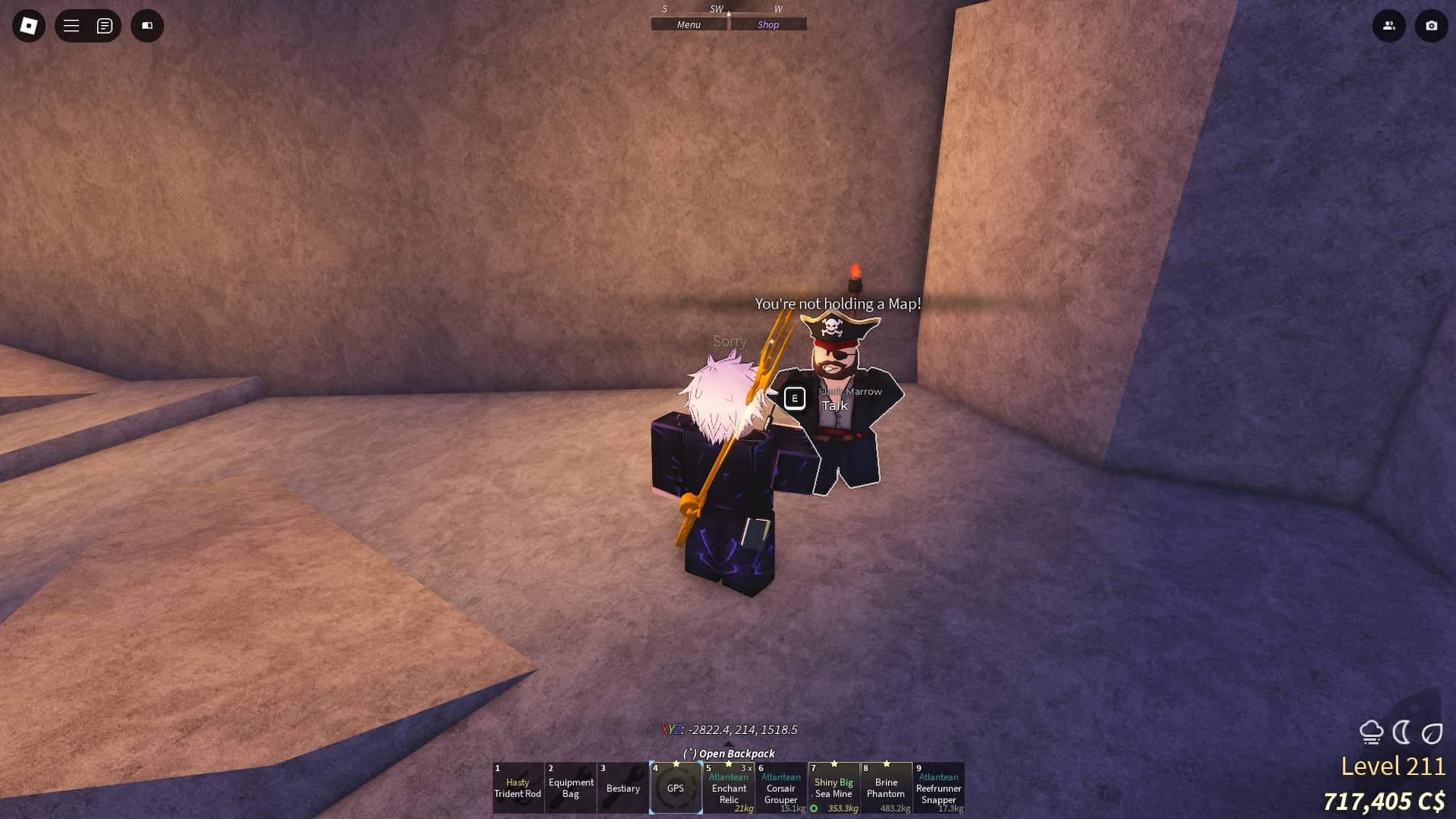This screenshot has height=819, width=1456.
Task: Click the Roblox logo in the corner
Action: coord(29,25)
